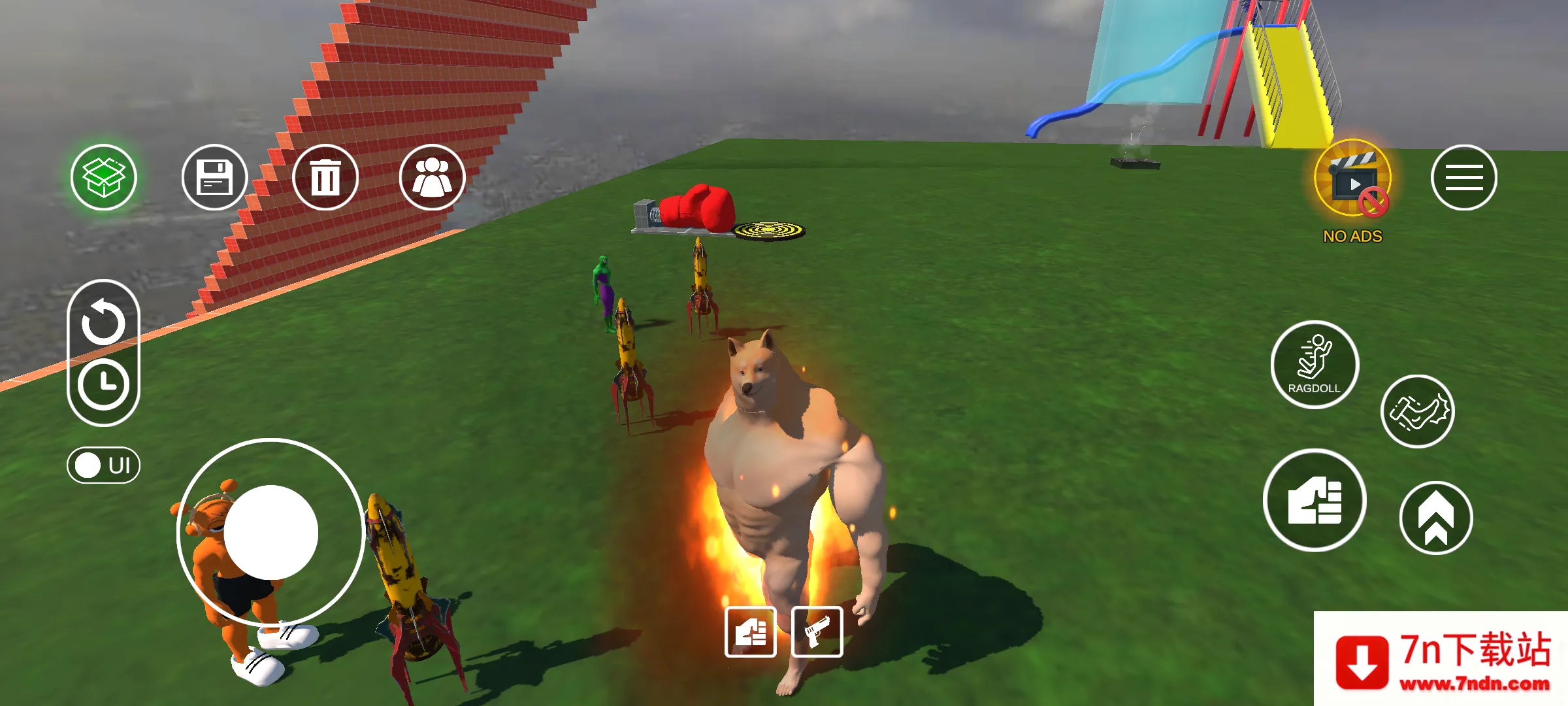Trigger the RAGDOLL button
The height and width of the screenshot is (706, 1568).
(1315, 365)
